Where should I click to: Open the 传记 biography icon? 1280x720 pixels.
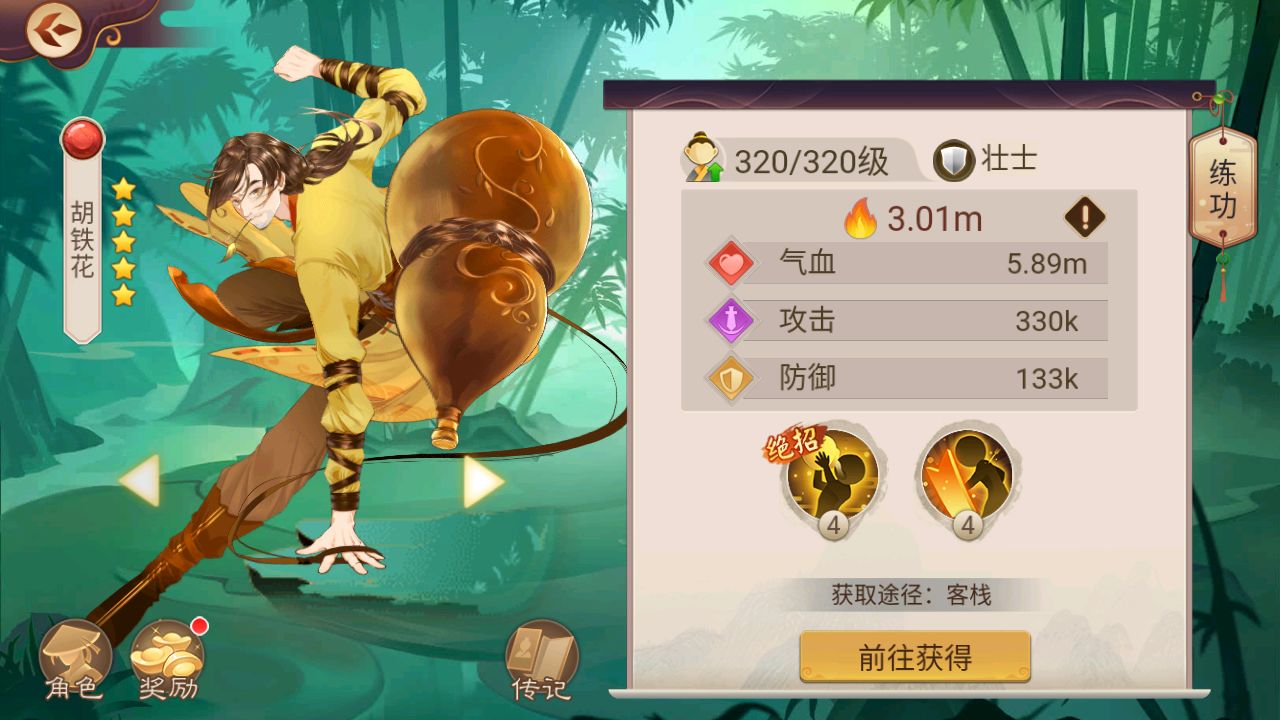point(538,657)
